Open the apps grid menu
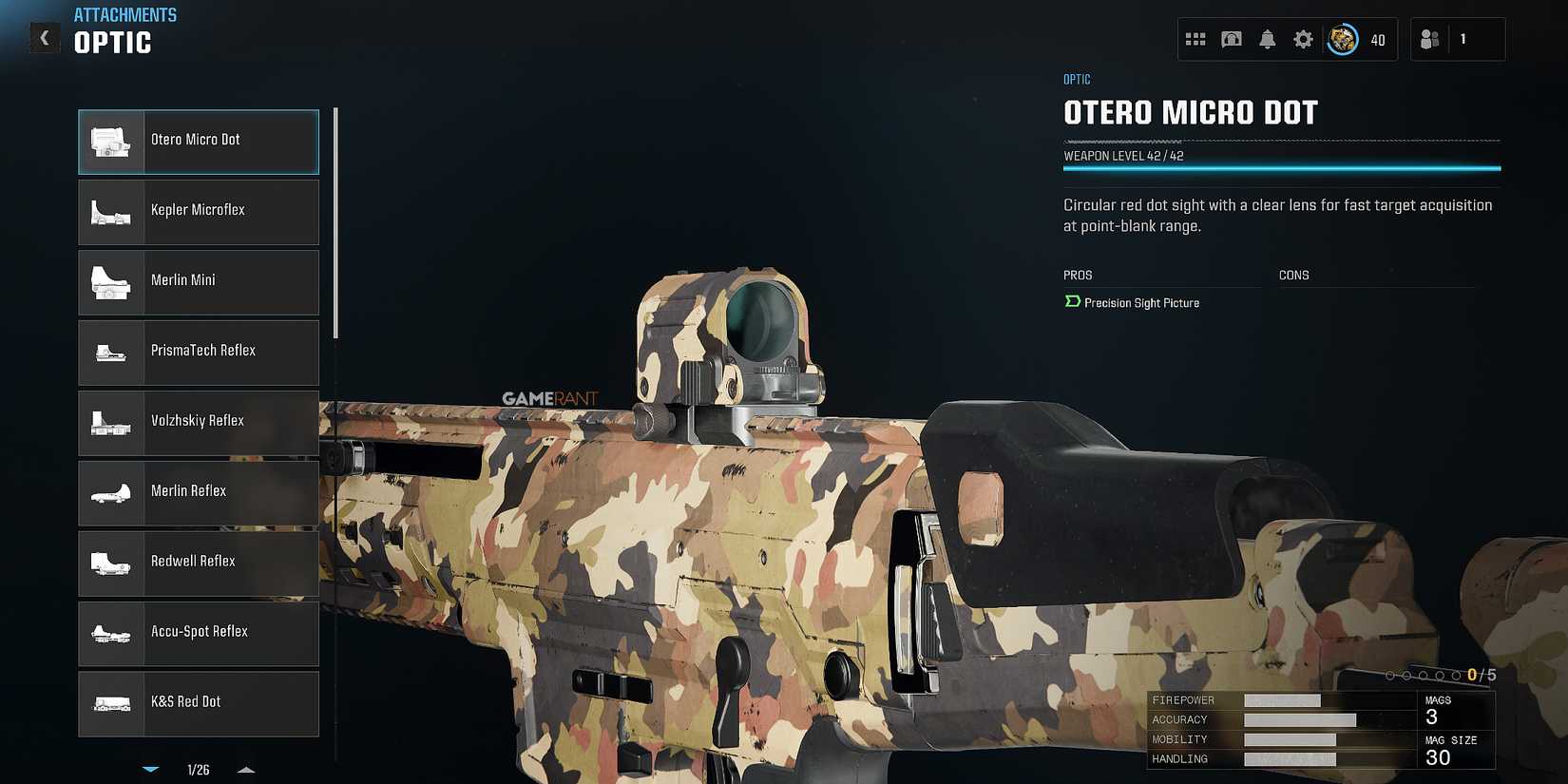This screenshot has height=784, width=1568. pos(1195,39)
